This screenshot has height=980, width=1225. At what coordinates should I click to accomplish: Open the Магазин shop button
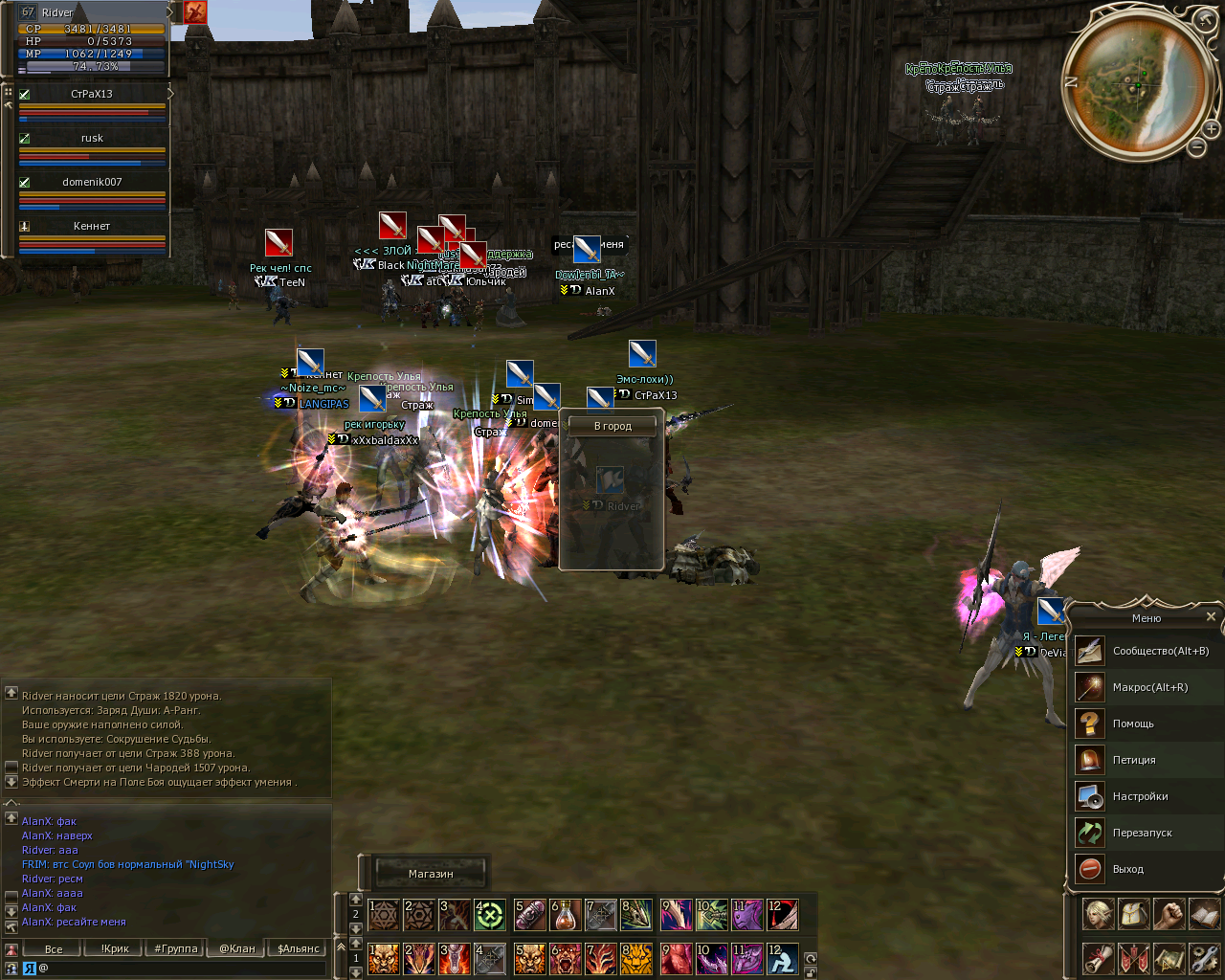(431, 874)
